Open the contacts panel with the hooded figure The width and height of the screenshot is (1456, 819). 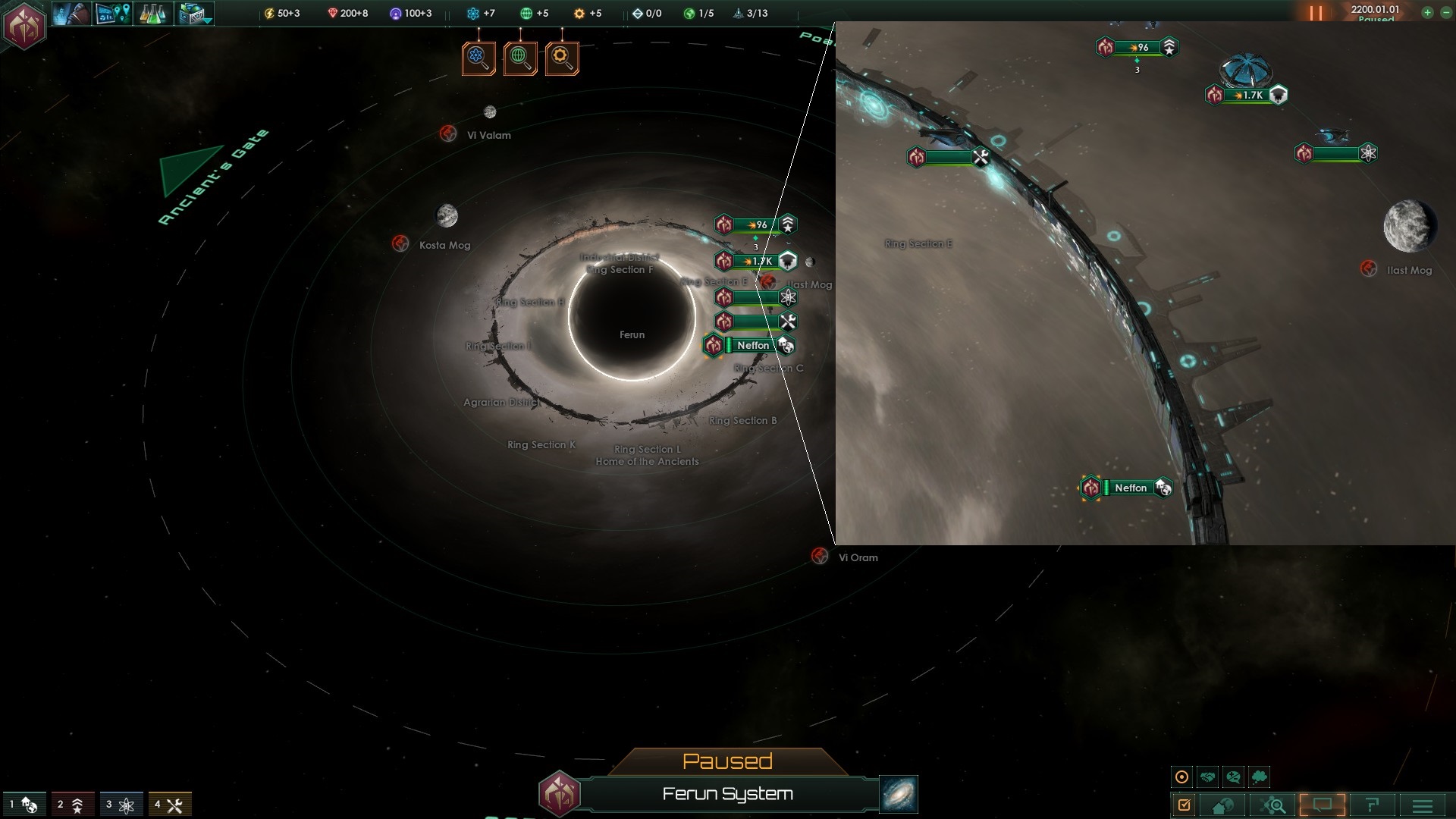point(71,14)
